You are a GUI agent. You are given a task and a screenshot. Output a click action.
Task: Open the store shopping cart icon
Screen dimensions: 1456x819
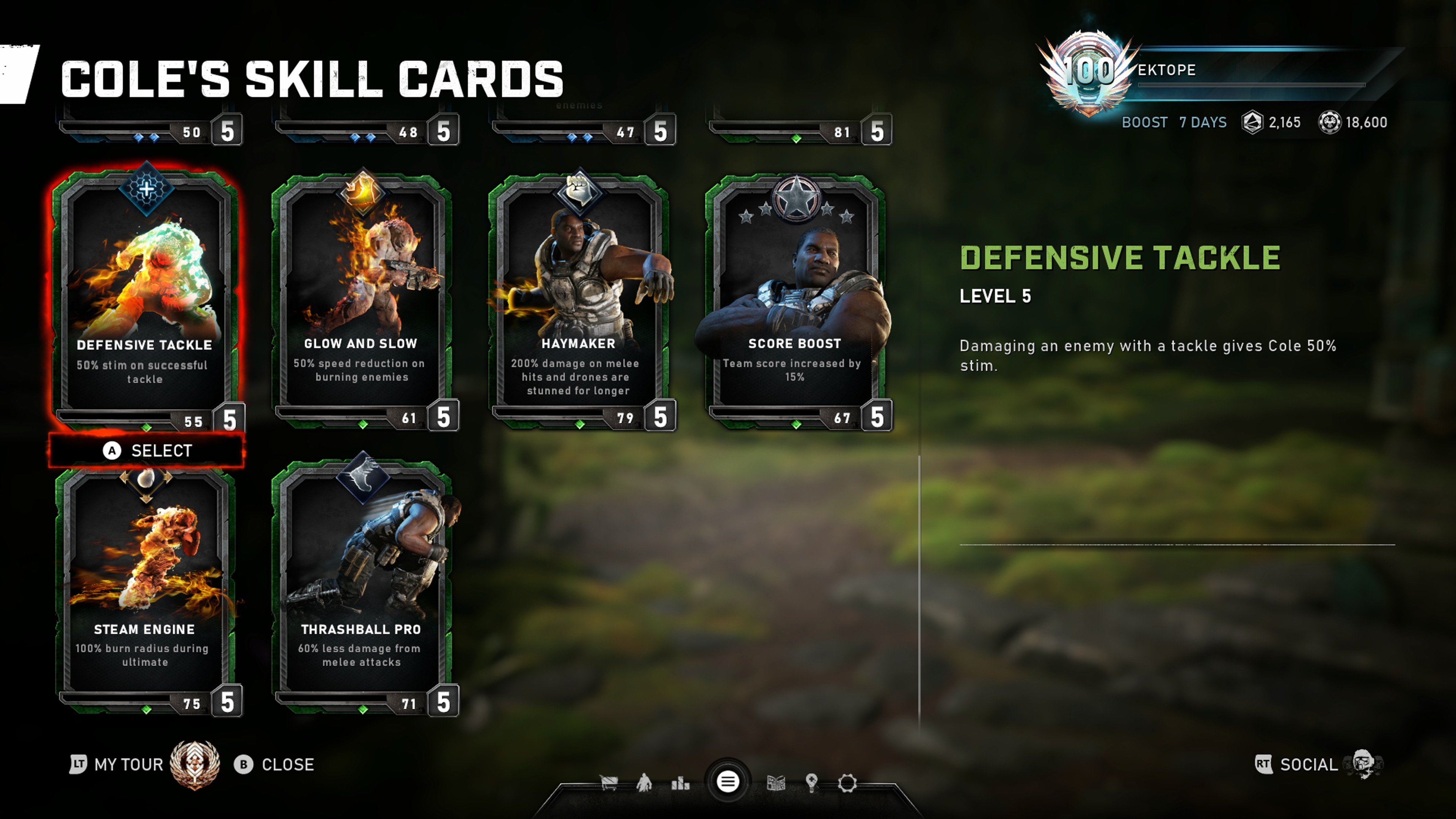click(609, 783)
